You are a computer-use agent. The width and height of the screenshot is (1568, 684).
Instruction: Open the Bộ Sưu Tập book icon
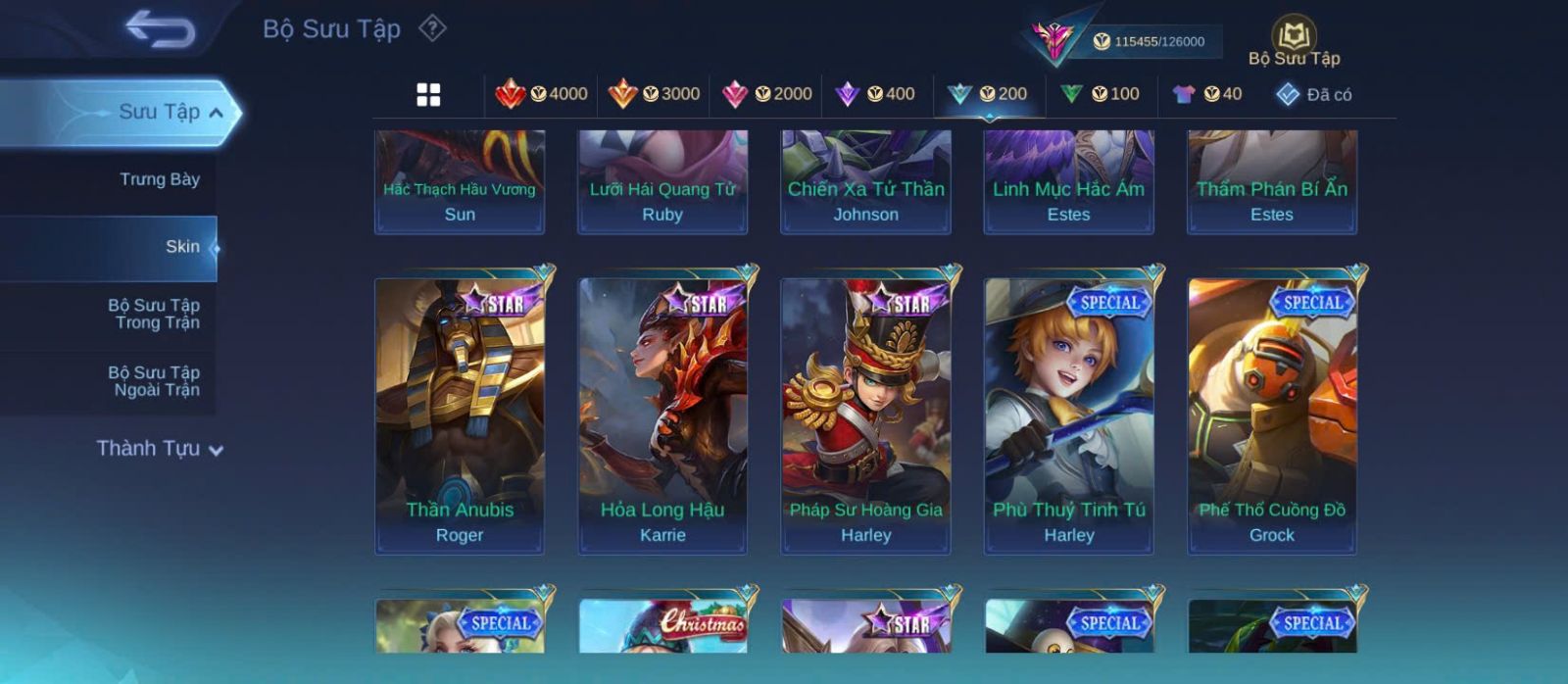1294,39
